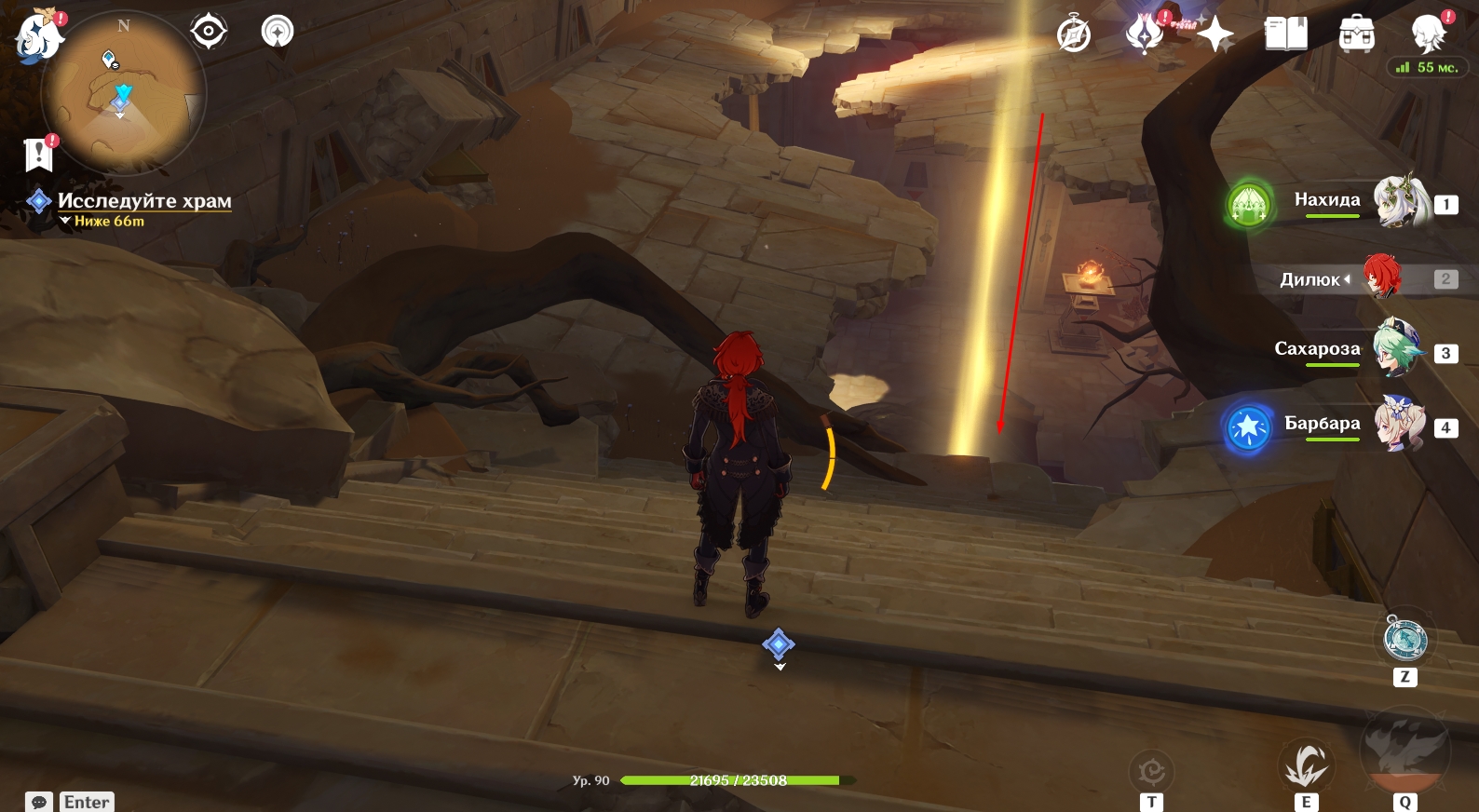The height and width of the screenshot is (812, 1479).
Task: Use the gadget above the Z key
Action: (x=1404, y=639)
